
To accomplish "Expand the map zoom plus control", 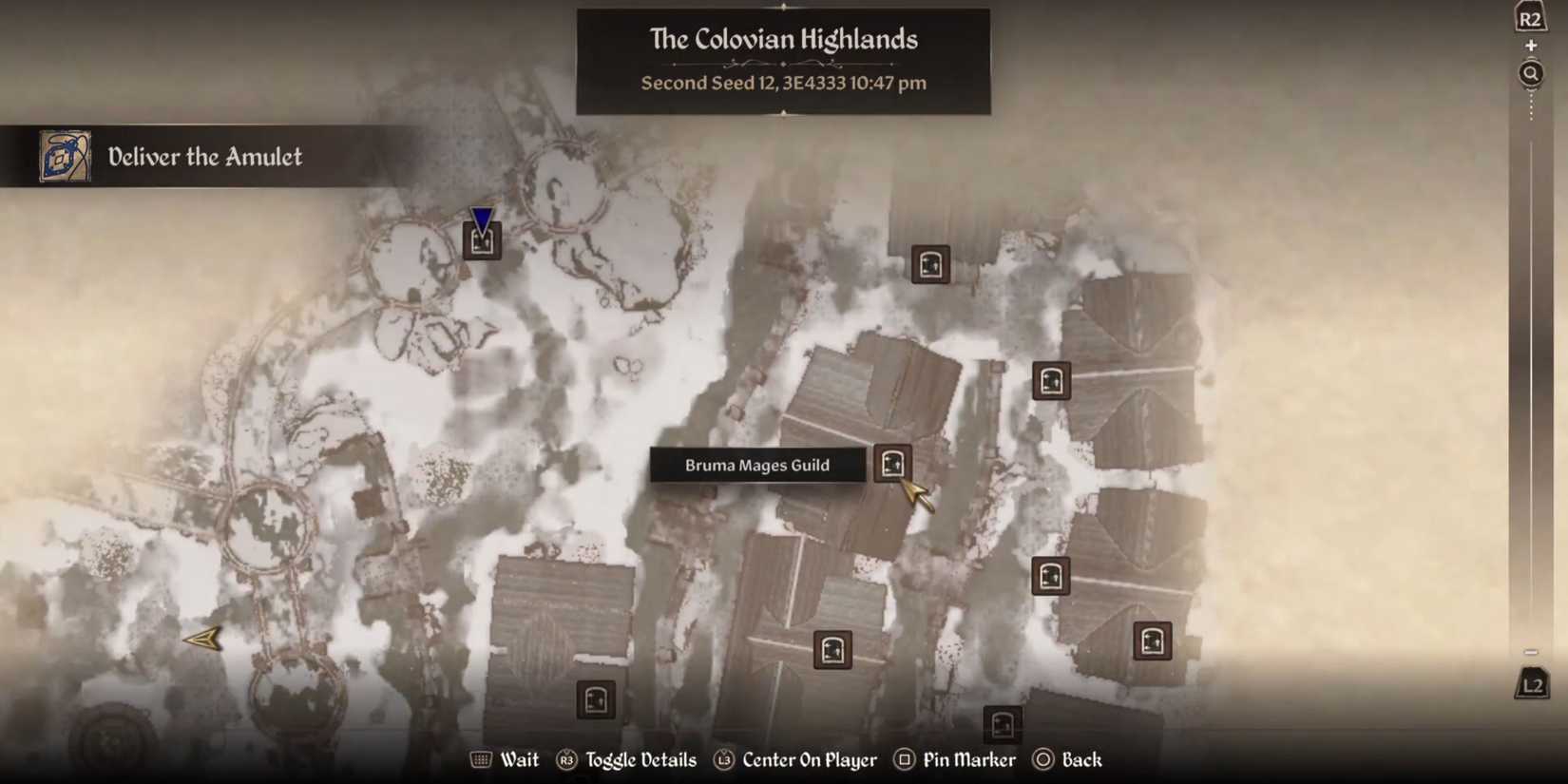I will click(x=1531, y=45).
